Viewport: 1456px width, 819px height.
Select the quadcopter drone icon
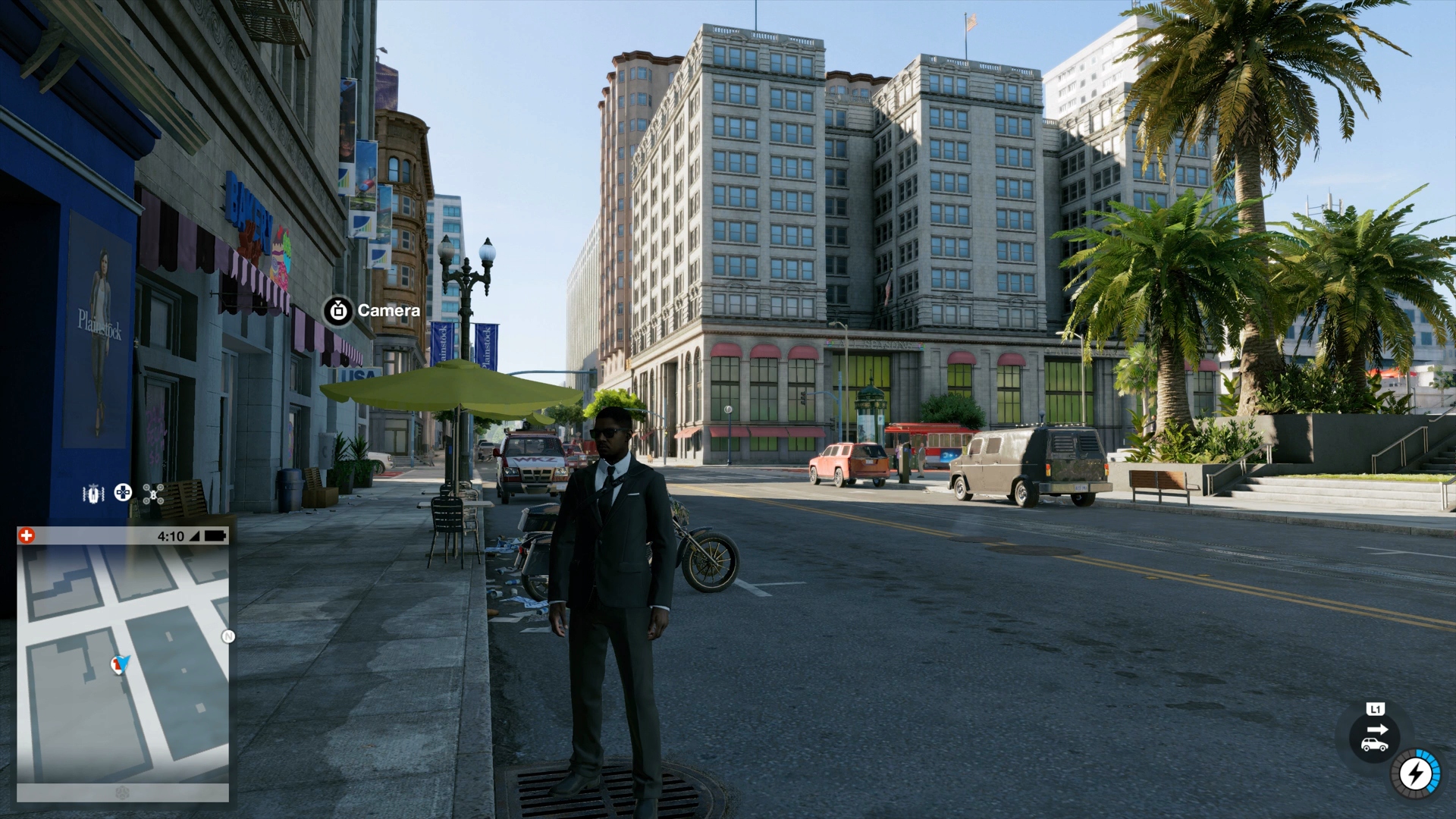[x=153, y=493]
